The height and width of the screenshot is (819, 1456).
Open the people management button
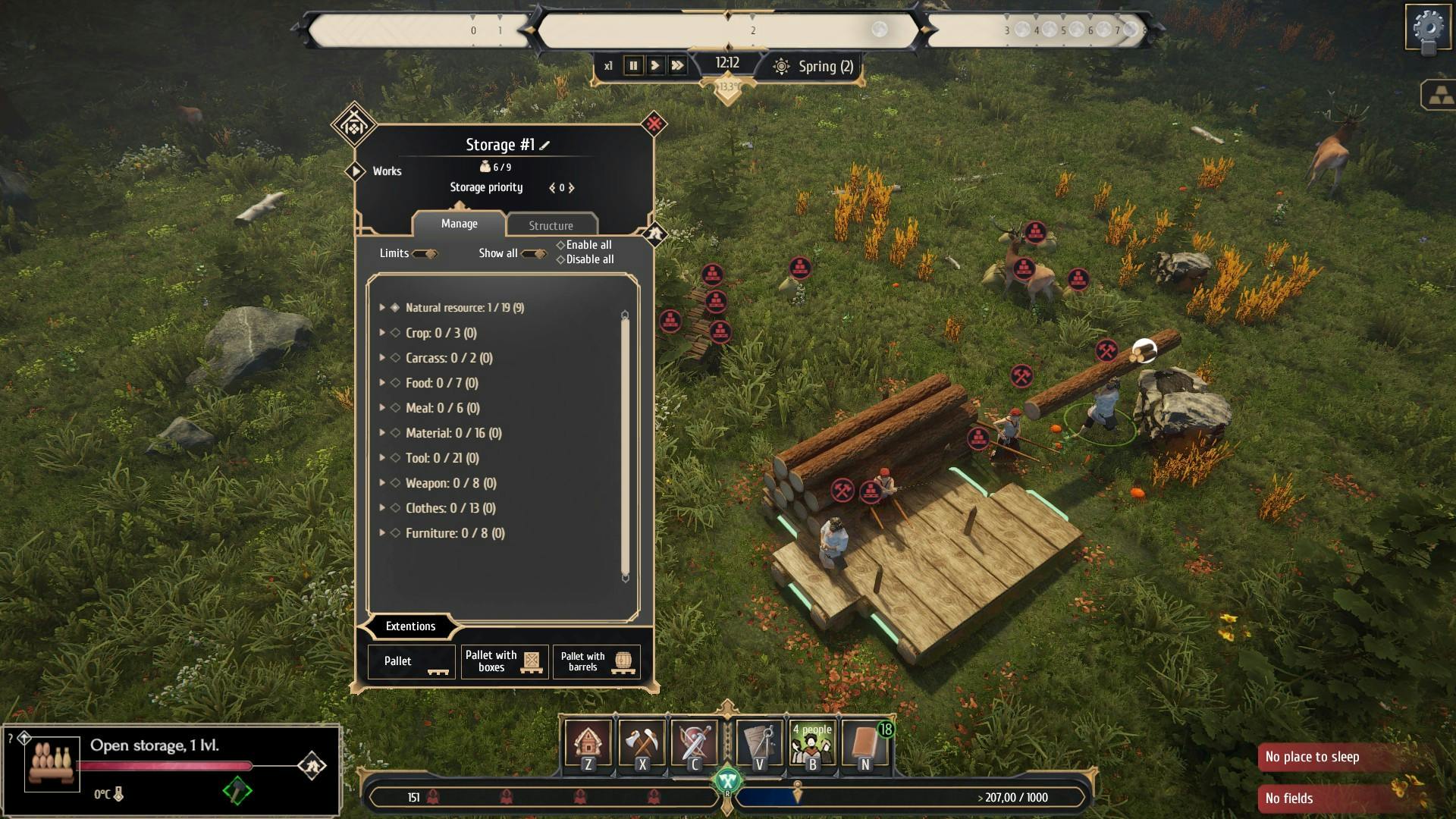point(812,745)
